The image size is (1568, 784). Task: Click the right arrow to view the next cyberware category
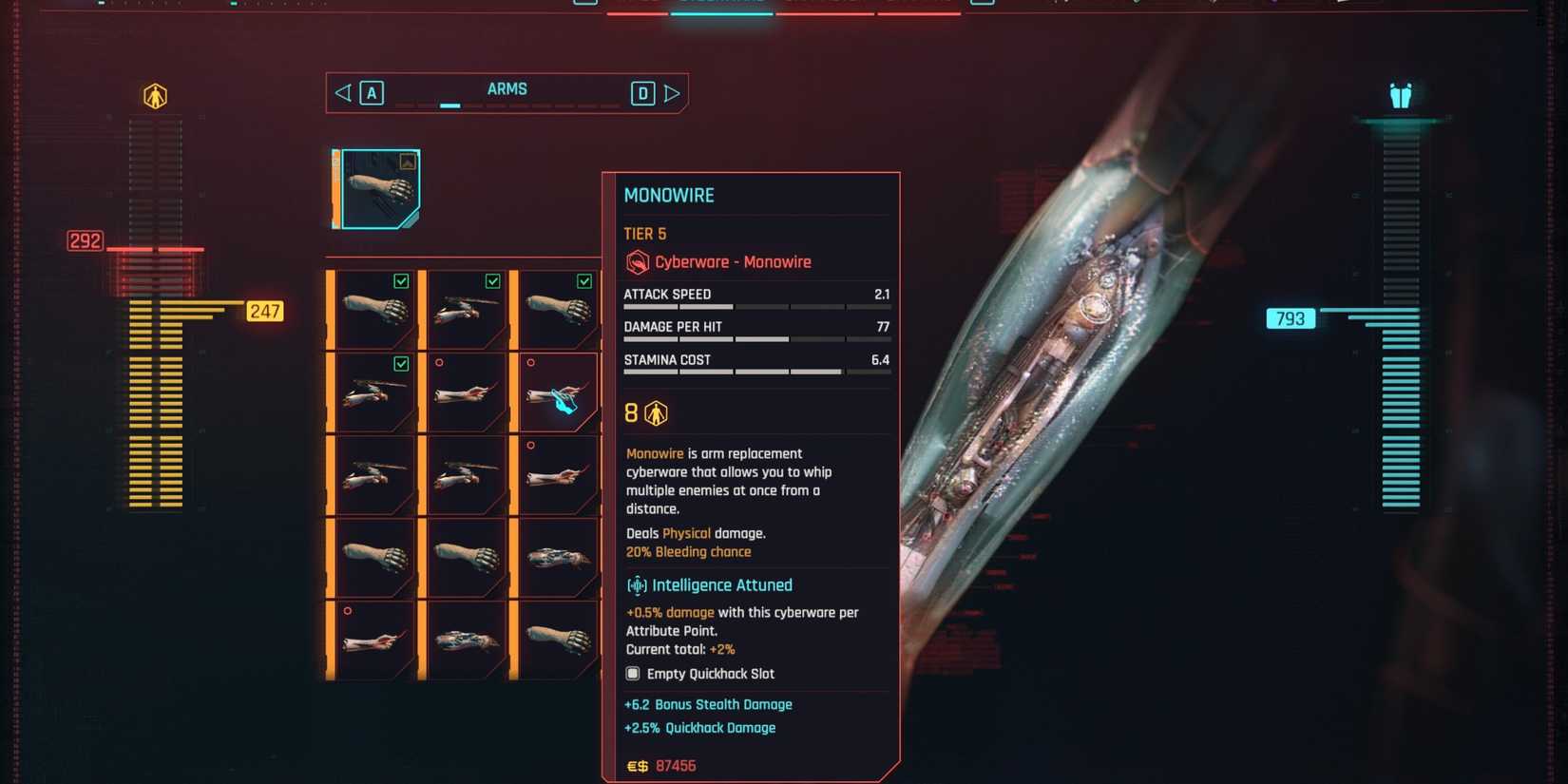coord(673,92)
